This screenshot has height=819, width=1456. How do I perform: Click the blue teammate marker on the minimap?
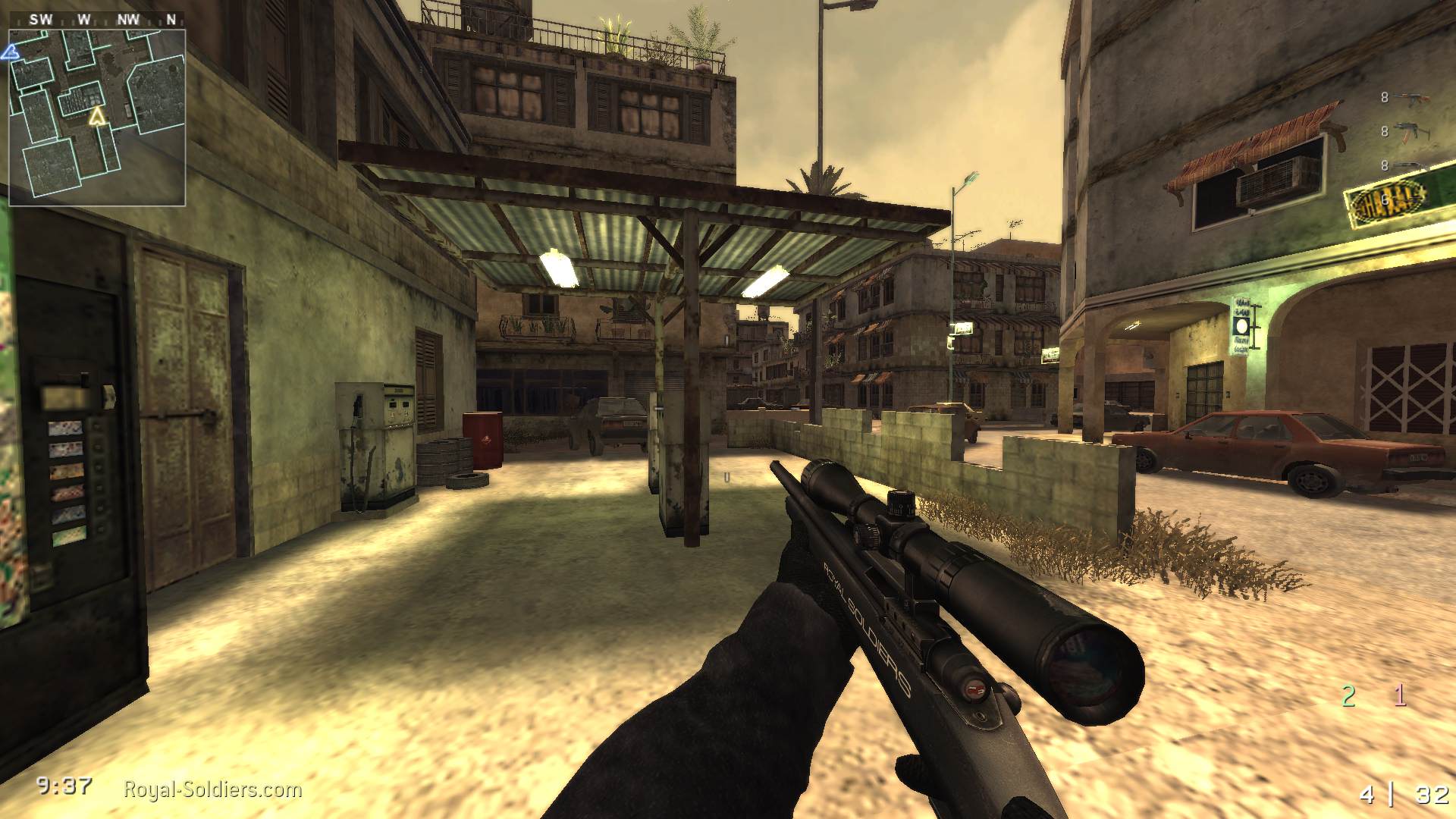pyautogui.click(x=11, y=51)
